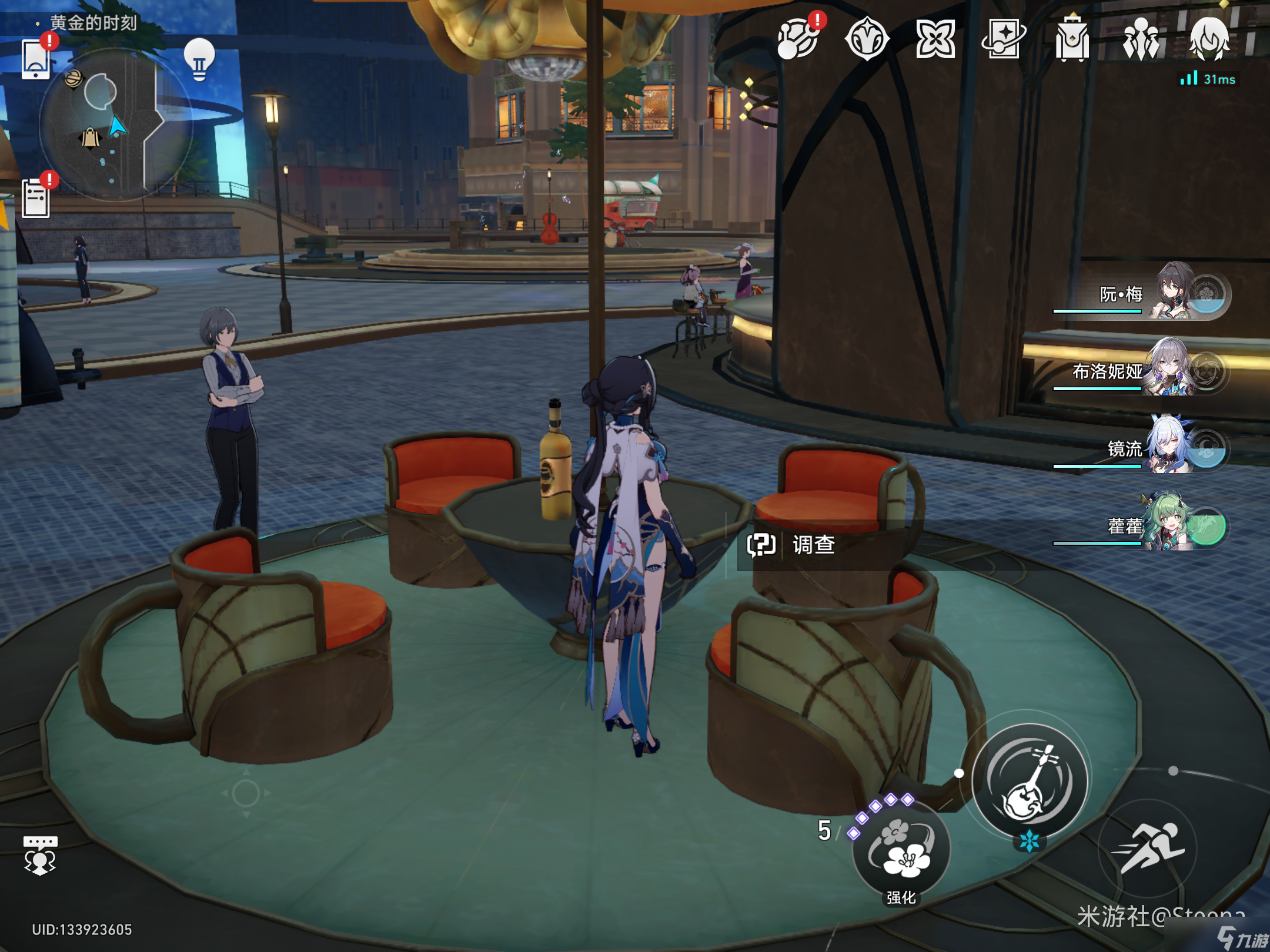The height and width of the screenshot is (952, 1270).
Task: Open the planet icon with red alert
Action: [x=798, y=39]
